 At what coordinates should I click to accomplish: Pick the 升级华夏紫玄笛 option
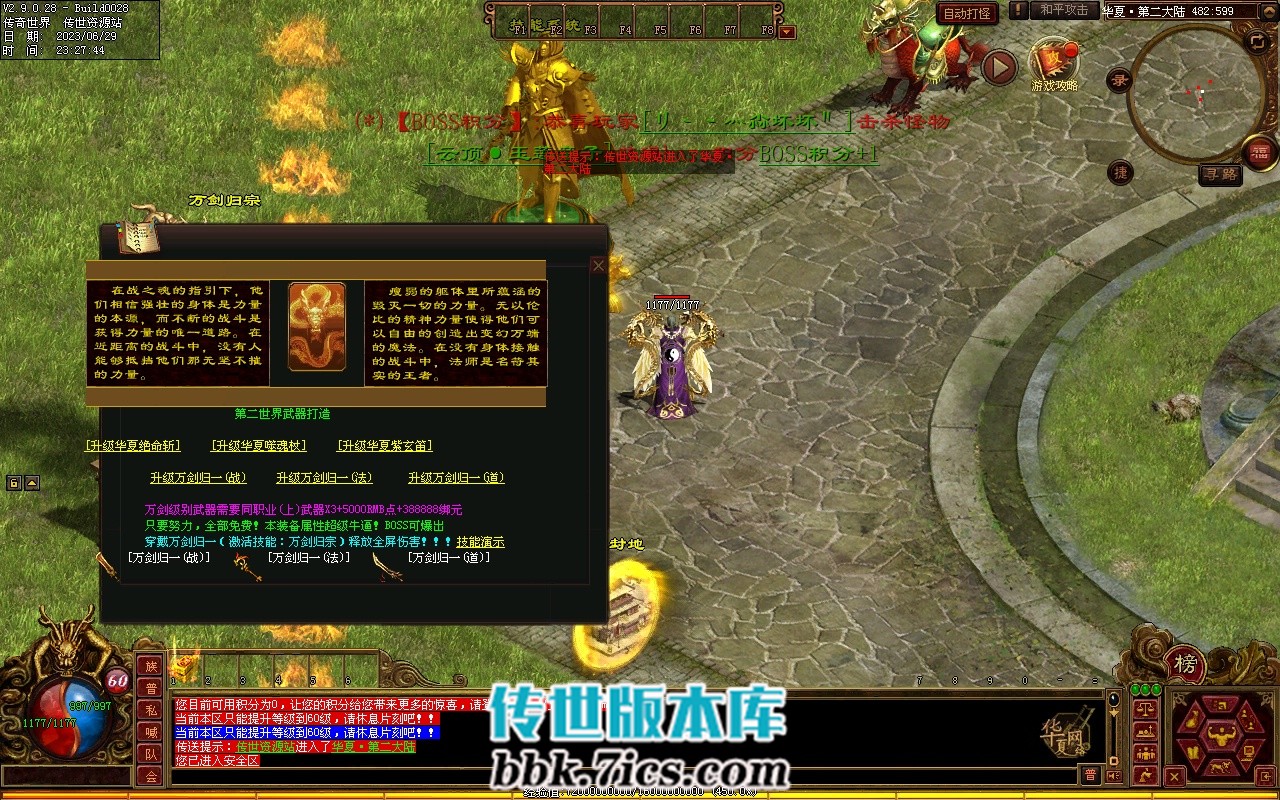385,446
